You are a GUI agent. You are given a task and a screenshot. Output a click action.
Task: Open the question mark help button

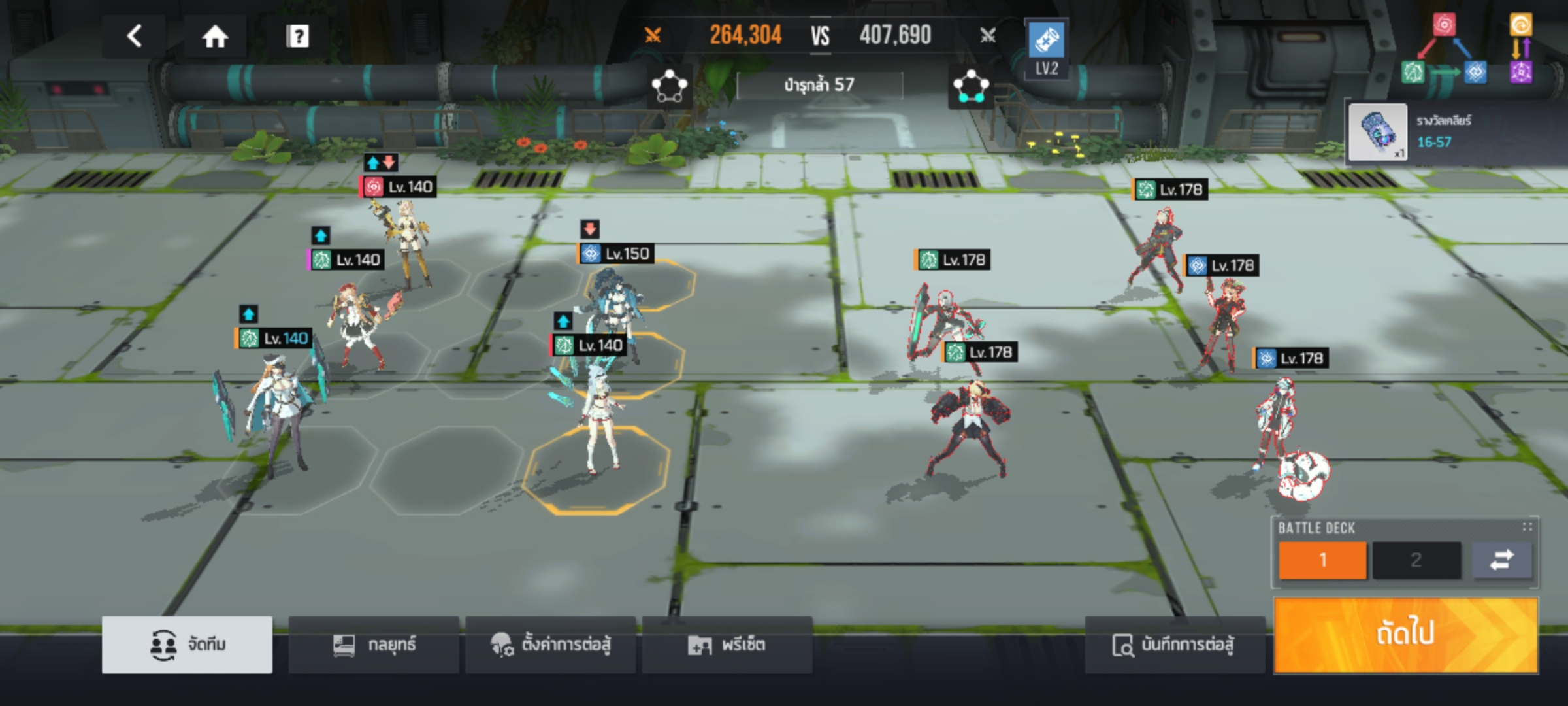click(x=297, y=37)
